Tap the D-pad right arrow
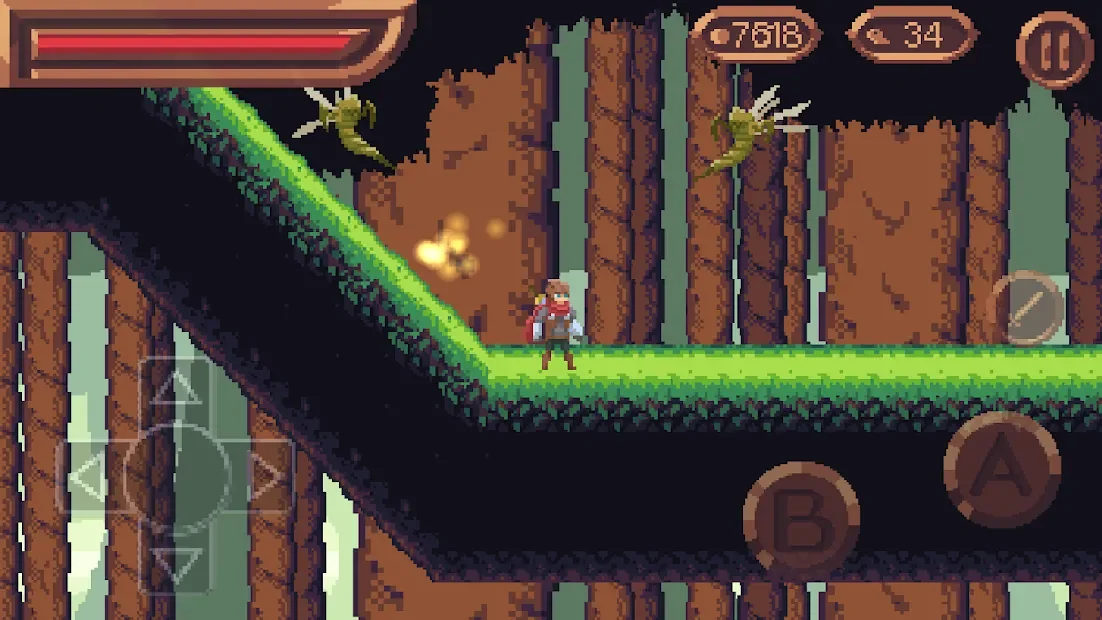This screenshot has height=620, width=1102. click(x=266, y=479)
